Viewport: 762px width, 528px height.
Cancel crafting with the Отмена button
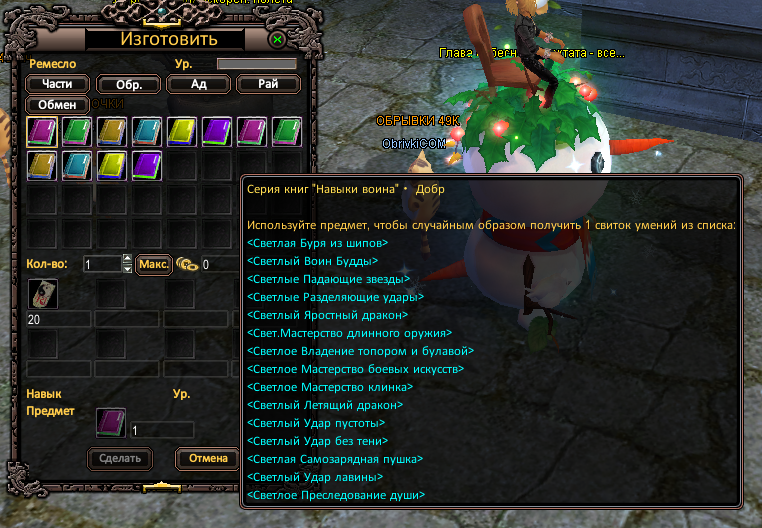(x=208, y=458)
